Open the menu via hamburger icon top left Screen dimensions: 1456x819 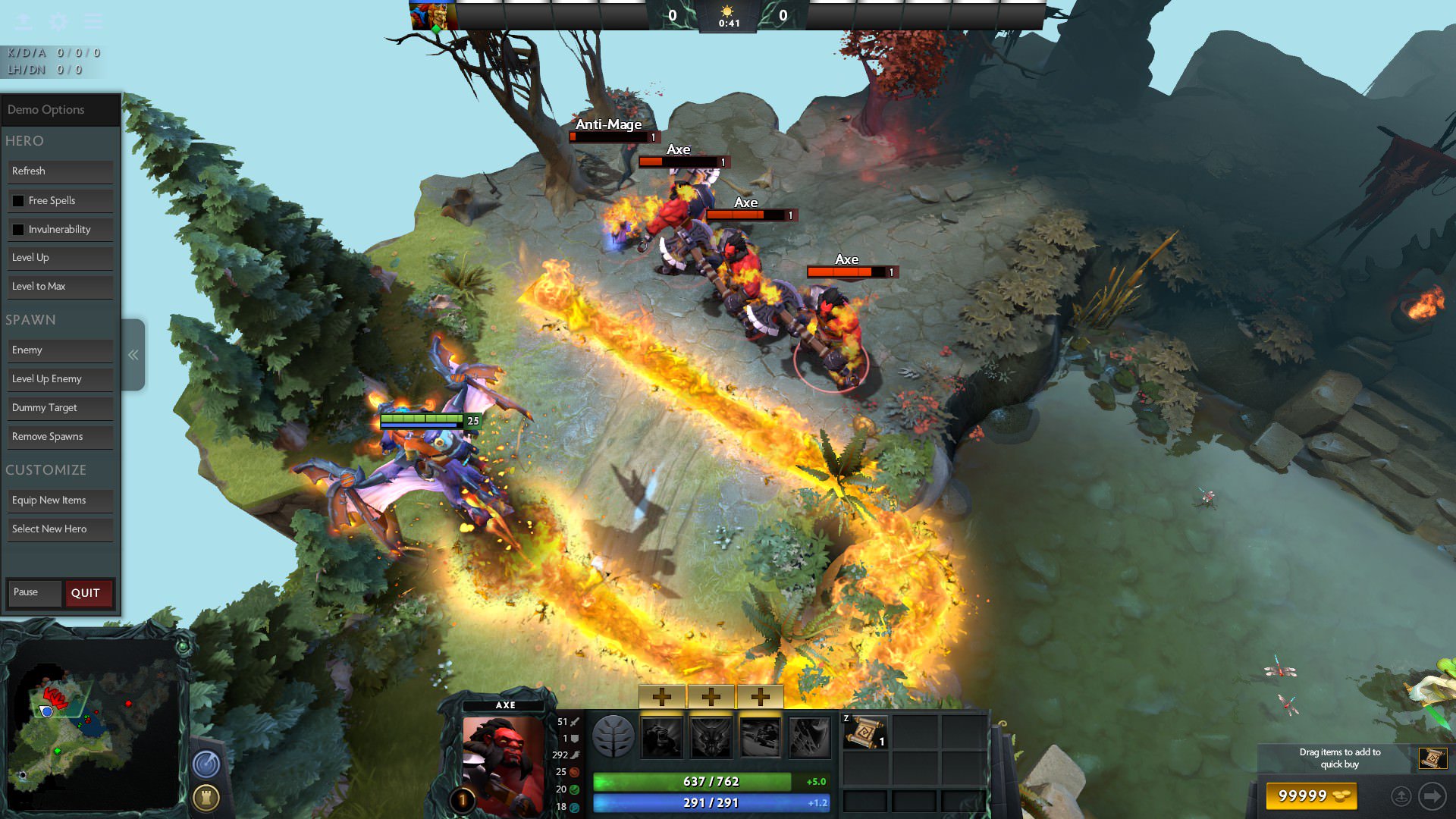coord(93,22)
